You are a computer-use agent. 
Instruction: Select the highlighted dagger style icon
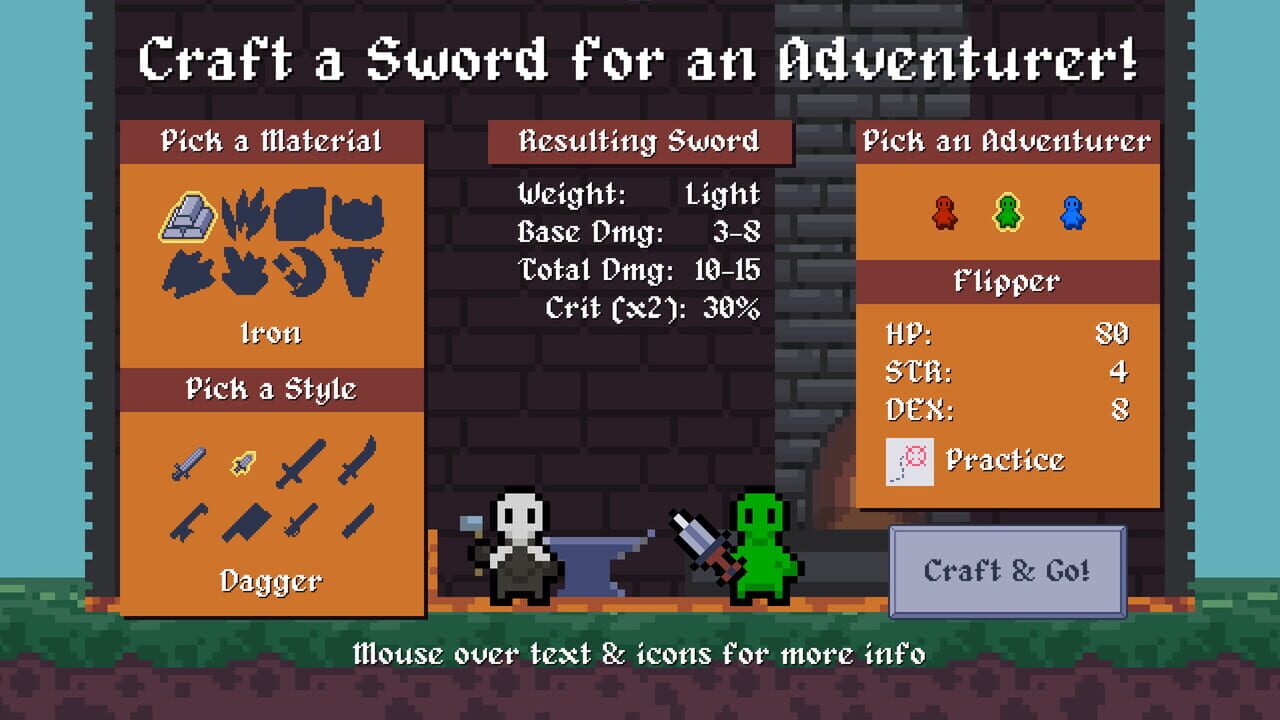point(243,463)
